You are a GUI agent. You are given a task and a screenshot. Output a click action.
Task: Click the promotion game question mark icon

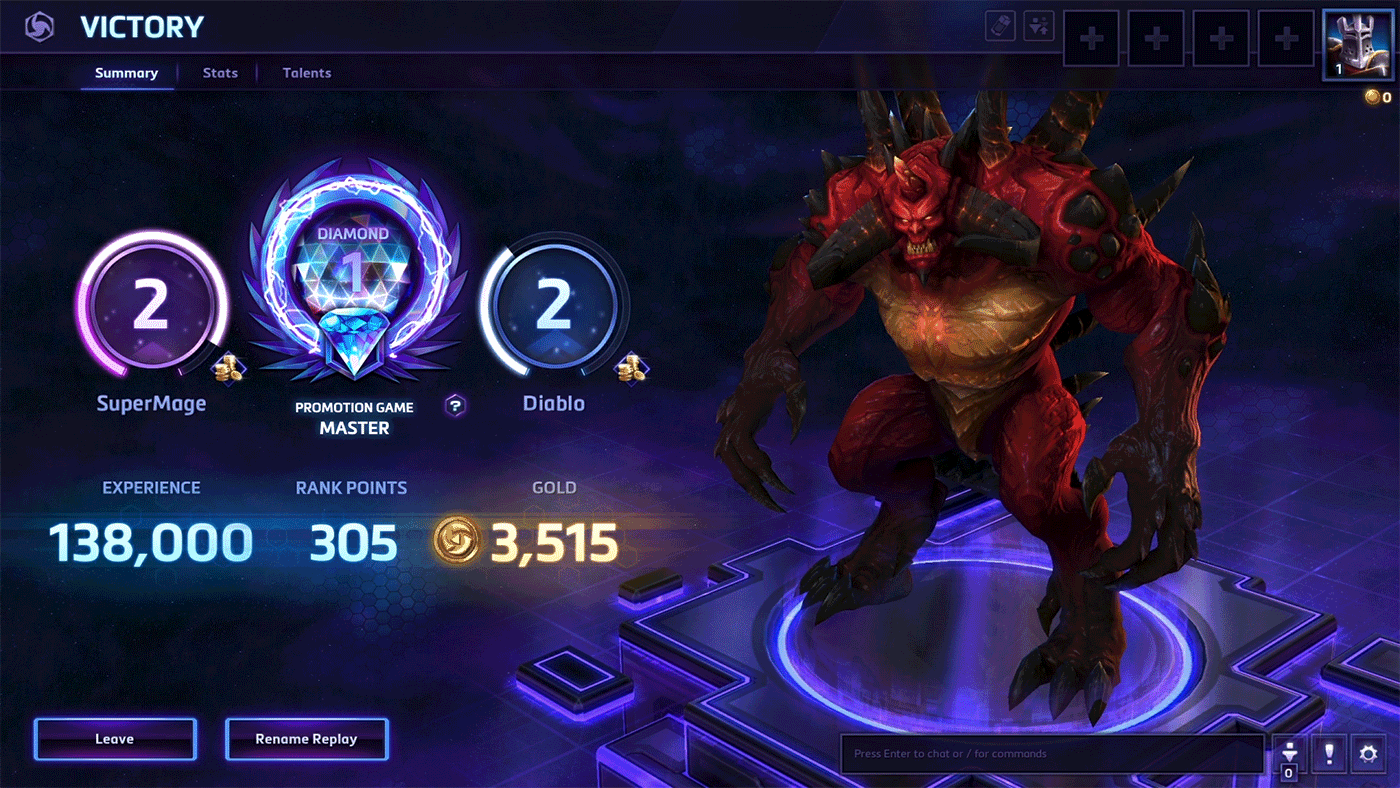click(x=455, y=405)
